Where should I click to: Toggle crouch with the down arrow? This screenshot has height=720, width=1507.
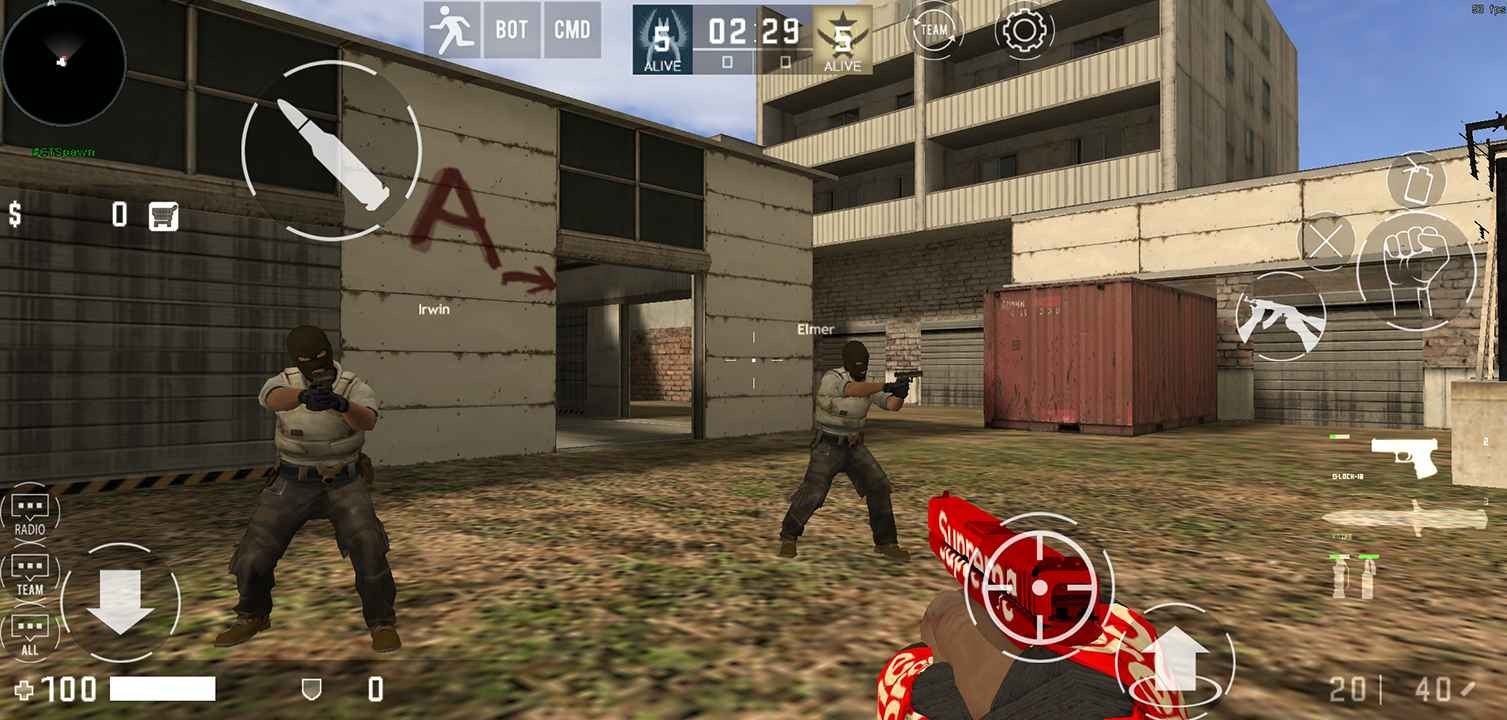[x=120, y=603]
